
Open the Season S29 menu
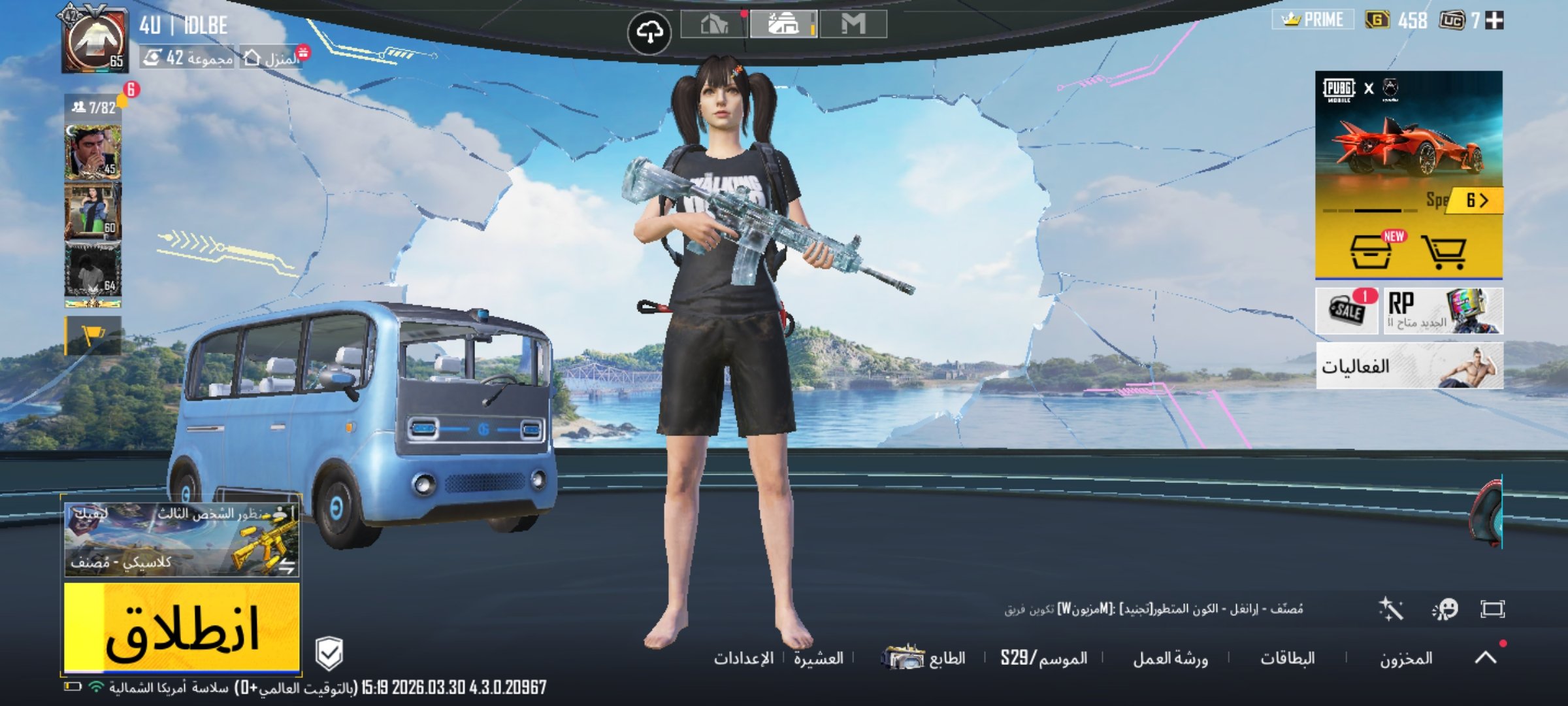tap(1043, 658)
